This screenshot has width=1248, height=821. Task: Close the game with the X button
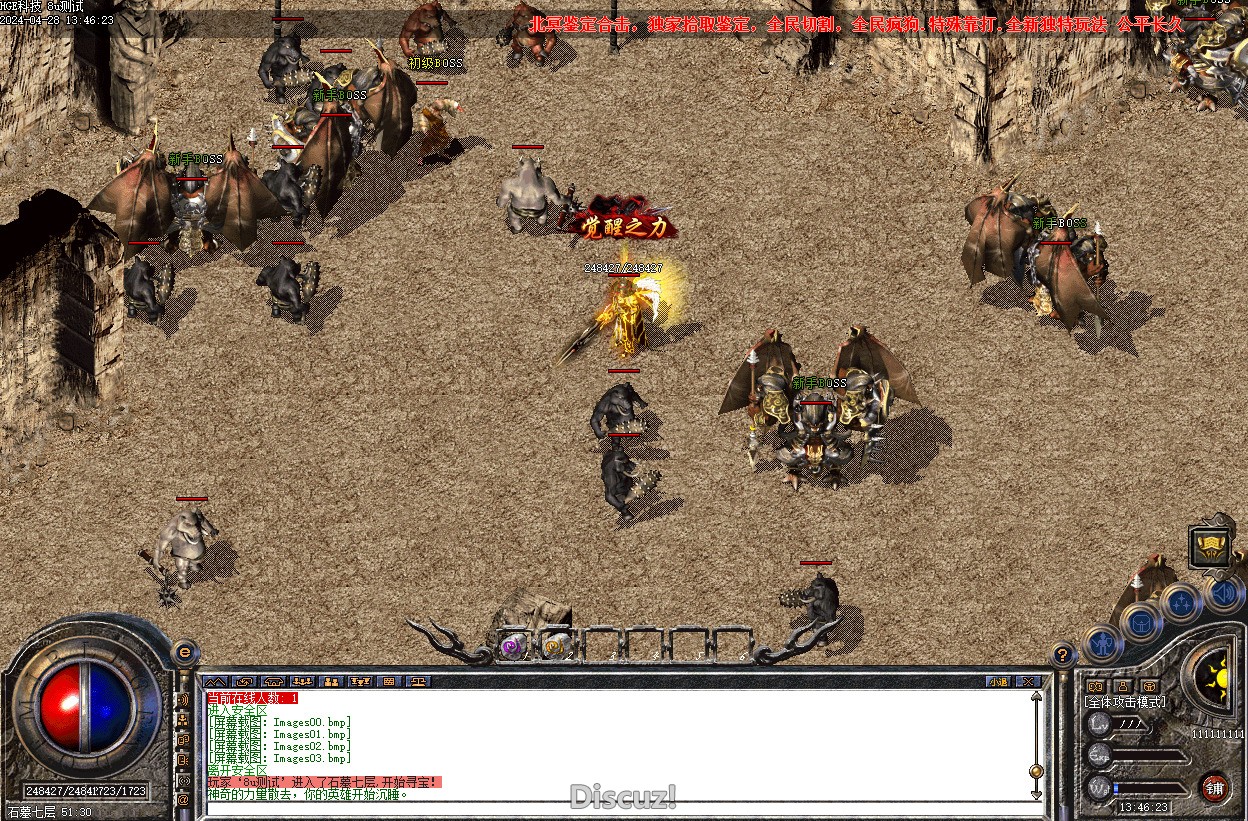click(x=1027, y=681)
